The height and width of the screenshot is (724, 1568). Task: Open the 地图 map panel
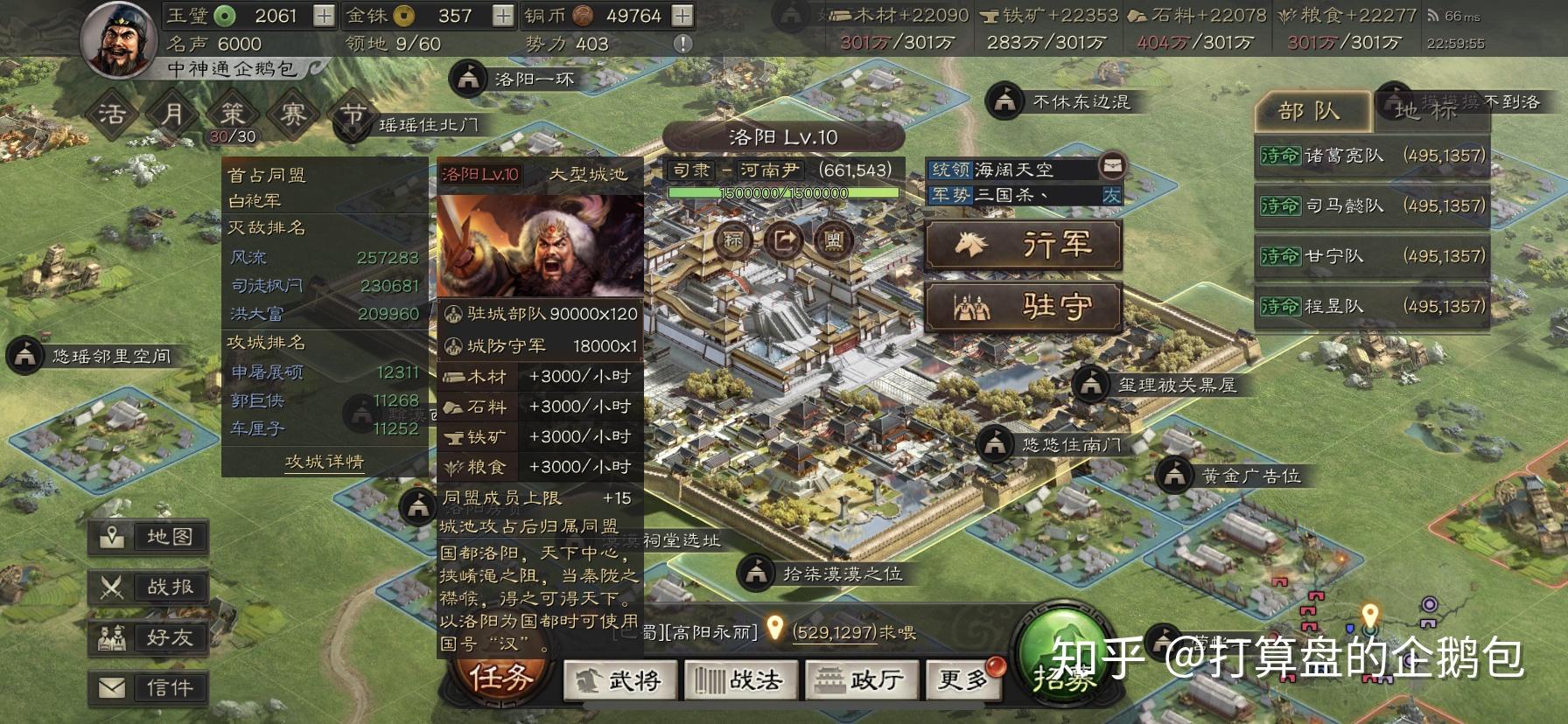tap(147, 539)
